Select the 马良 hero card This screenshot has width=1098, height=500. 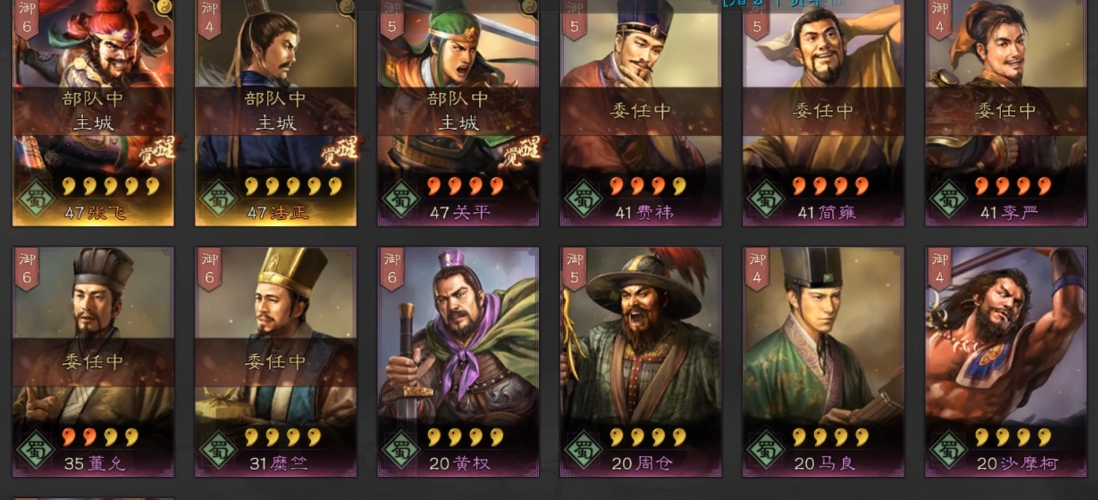(823, 360)
